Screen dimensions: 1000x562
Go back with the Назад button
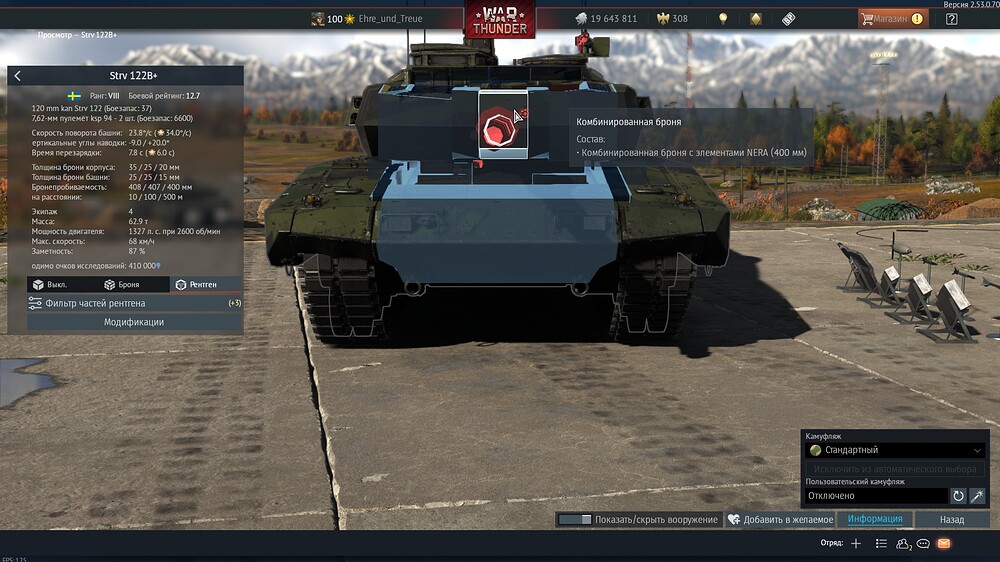tap(952, 520)
